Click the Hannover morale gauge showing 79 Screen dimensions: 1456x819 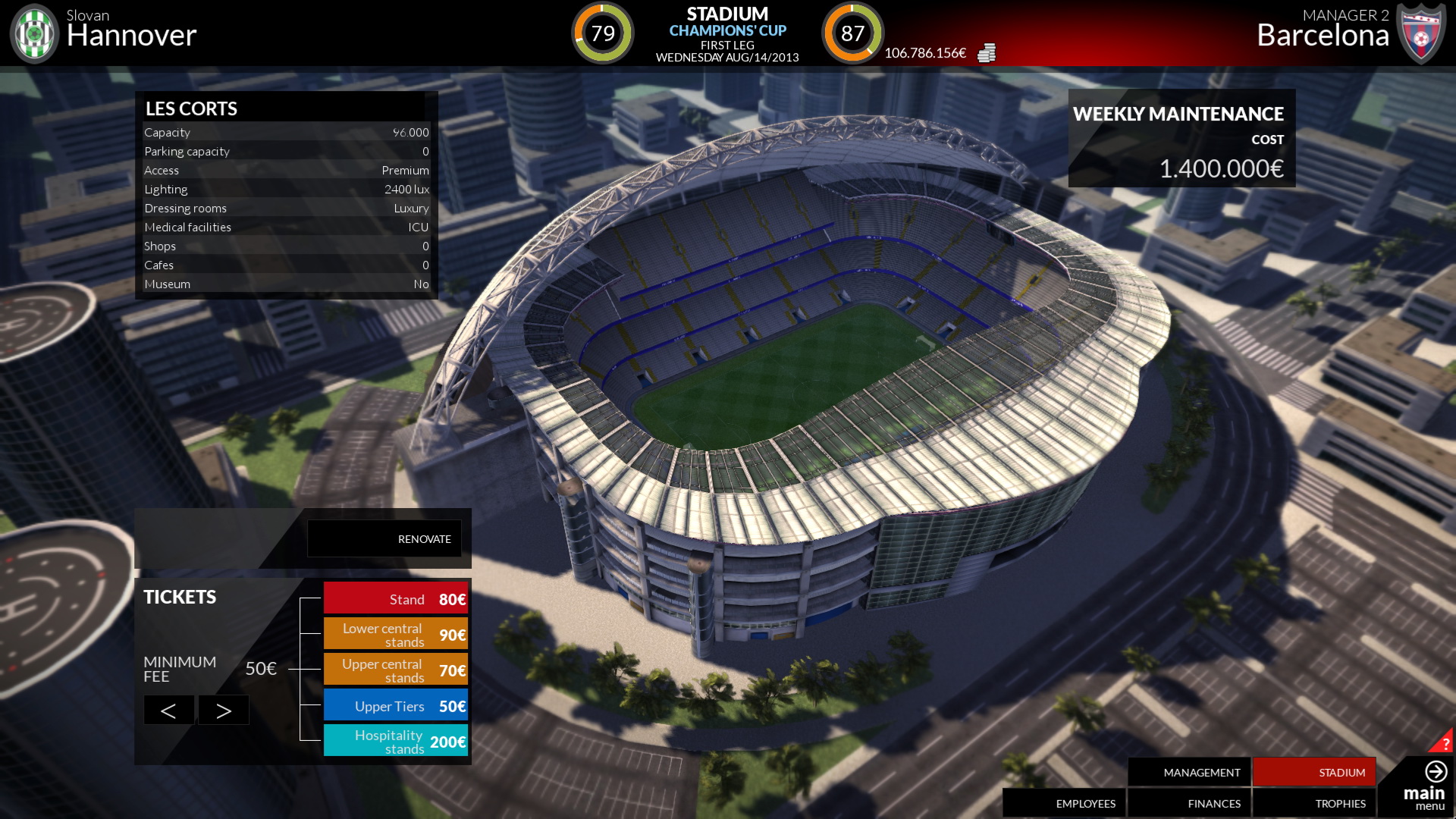tap(601, 33)
